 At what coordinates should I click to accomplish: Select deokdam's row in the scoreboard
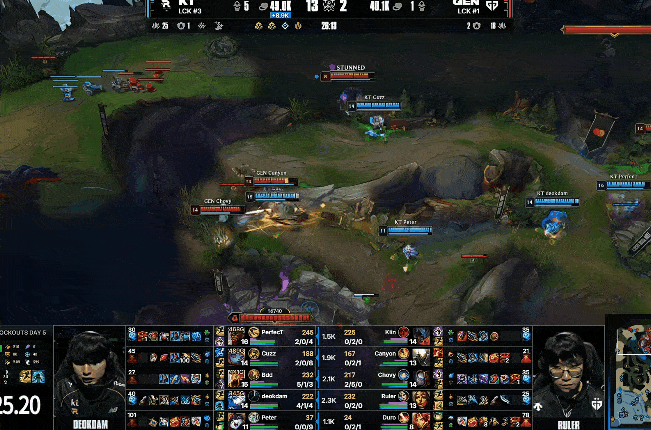point(270,398)
